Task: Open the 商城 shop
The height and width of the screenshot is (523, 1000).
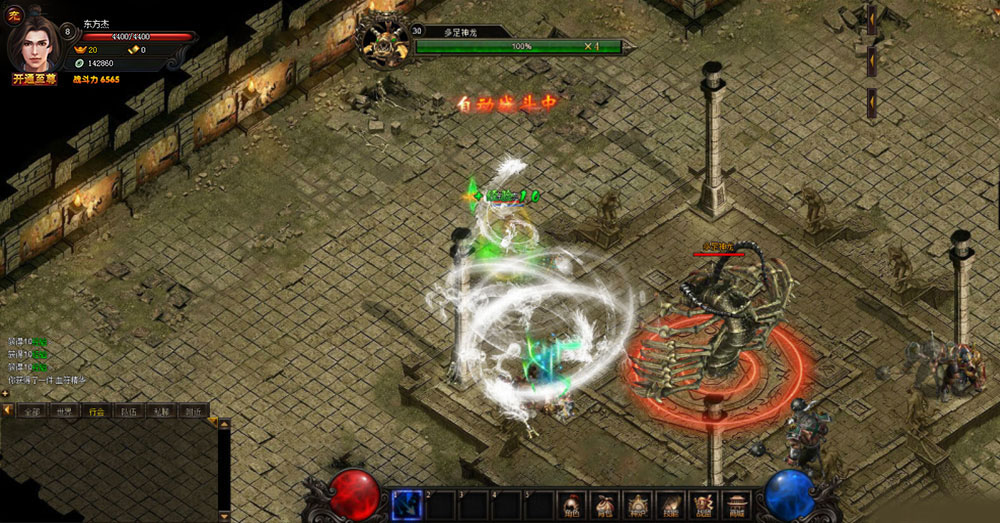Action: coord(737,504)
